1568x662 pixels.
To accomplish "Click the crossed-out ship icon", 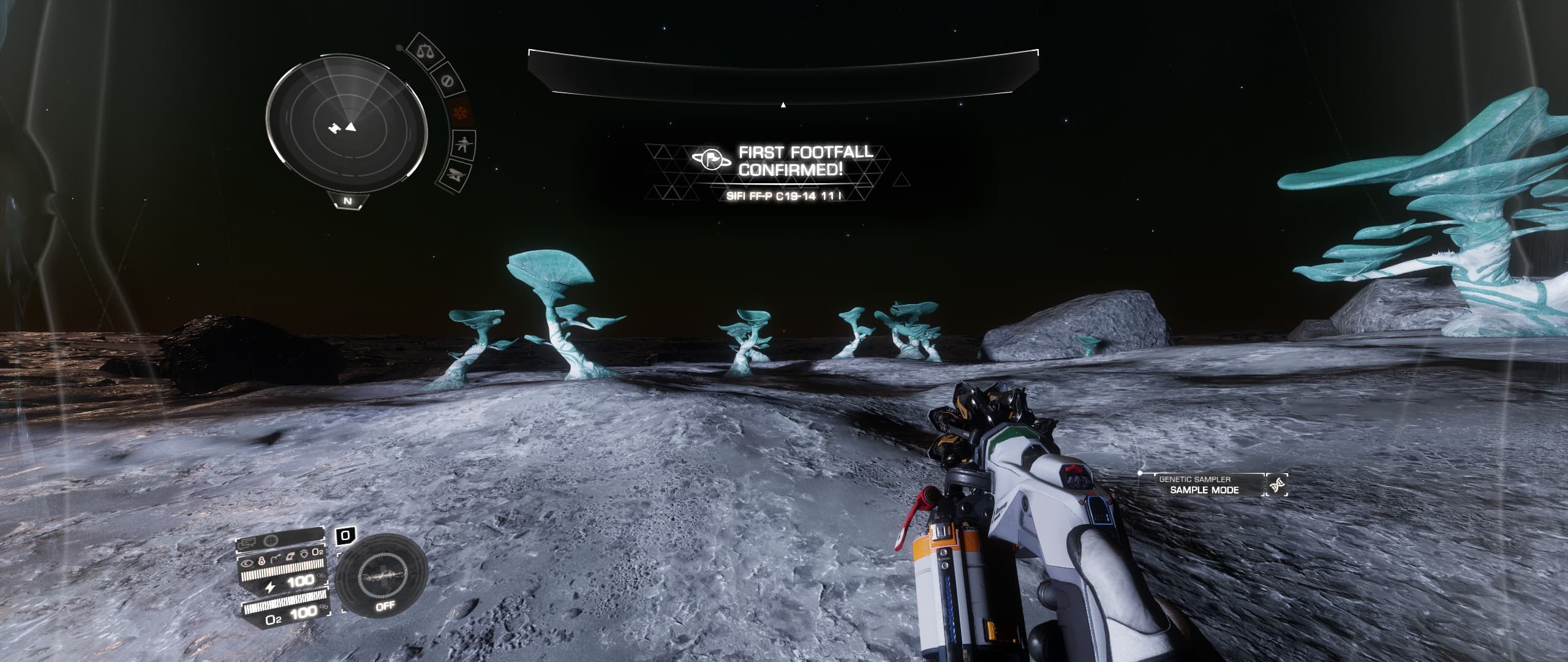I will (454, 175).
